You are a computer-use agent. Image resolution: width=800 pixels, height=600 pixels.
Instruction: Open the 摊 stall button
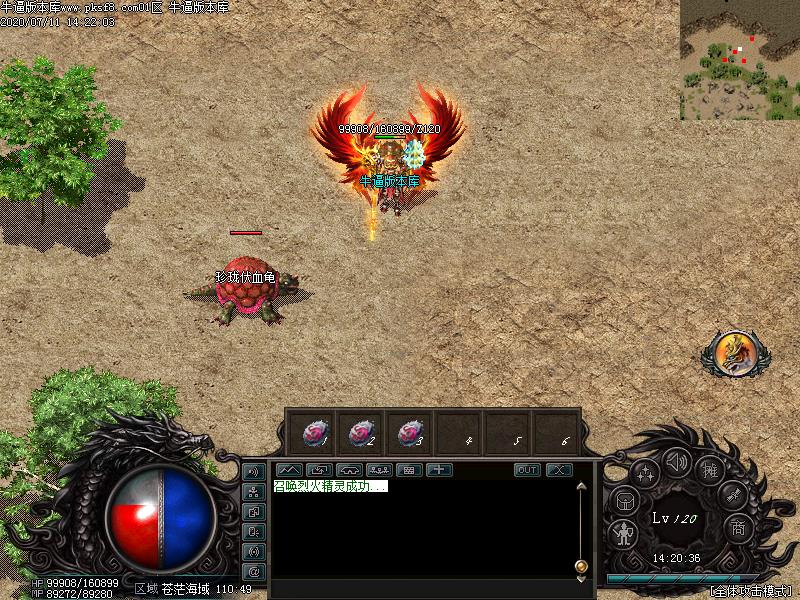point(711,469)
